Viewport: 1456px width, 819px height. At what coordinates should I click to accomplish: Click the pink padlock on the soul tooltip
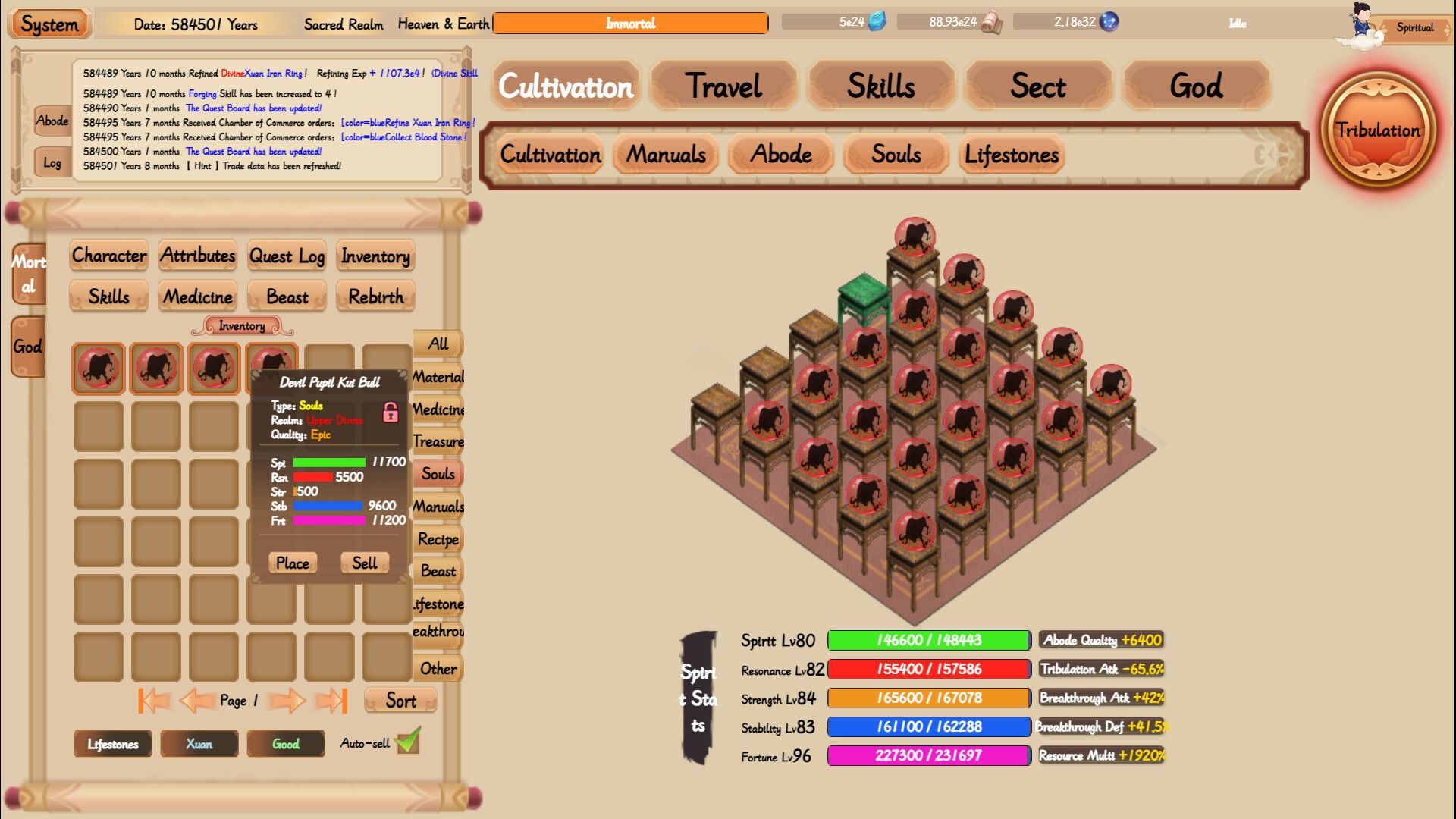tap(391, 413)
